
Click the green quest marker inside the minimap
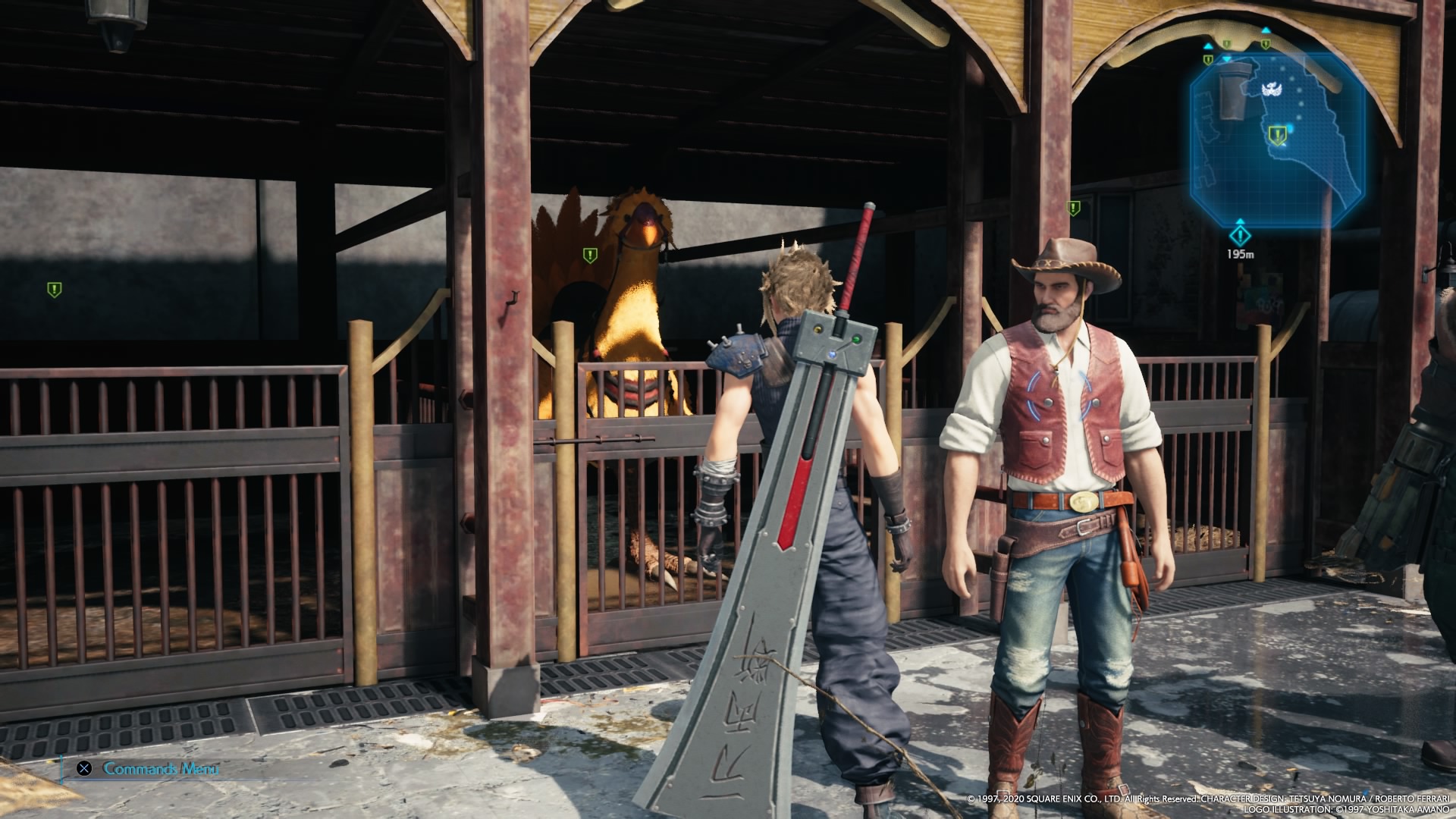tap(1279, 136)
